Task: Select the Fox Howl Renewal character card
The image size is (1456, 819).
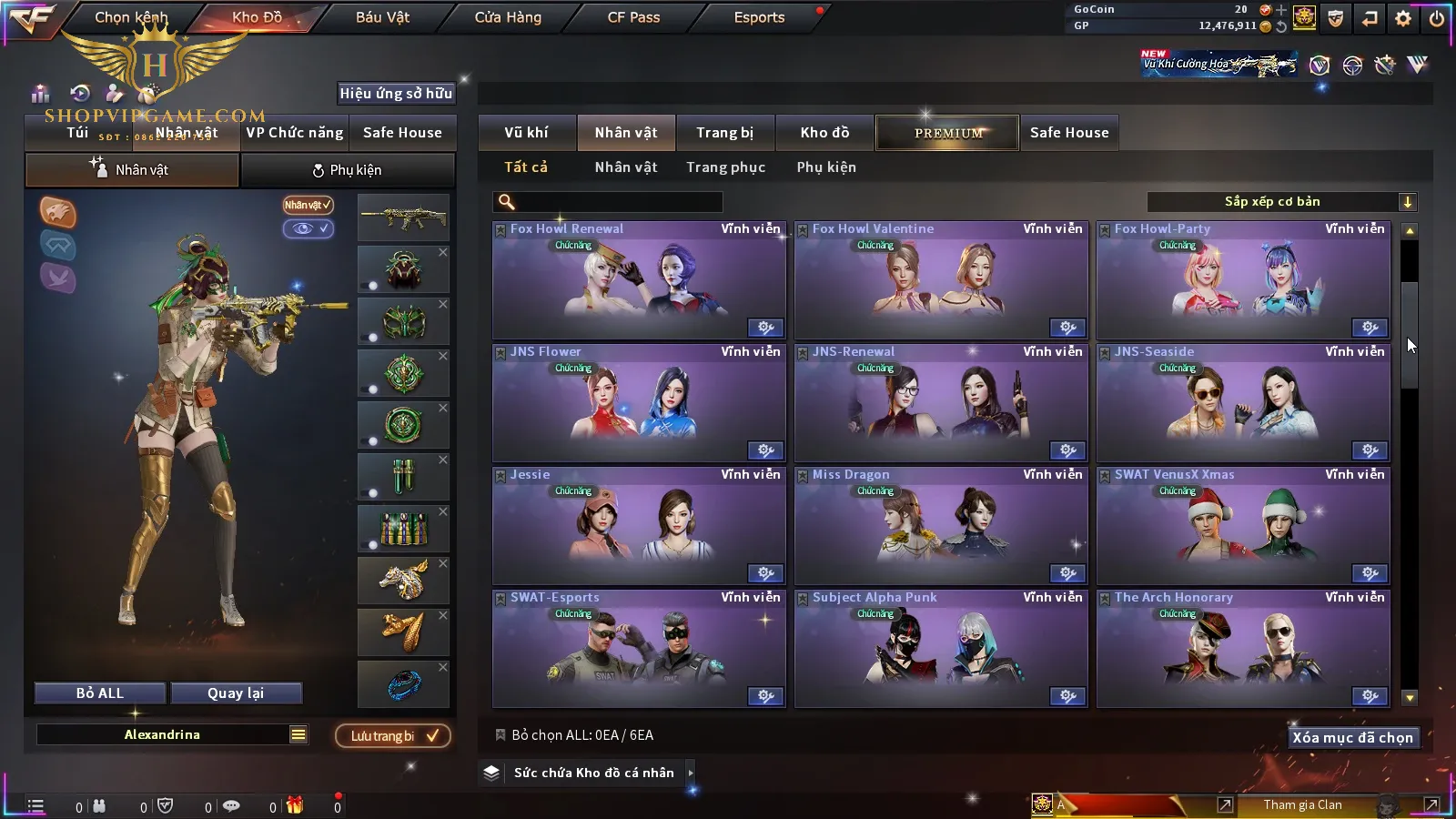Action: 639,280
